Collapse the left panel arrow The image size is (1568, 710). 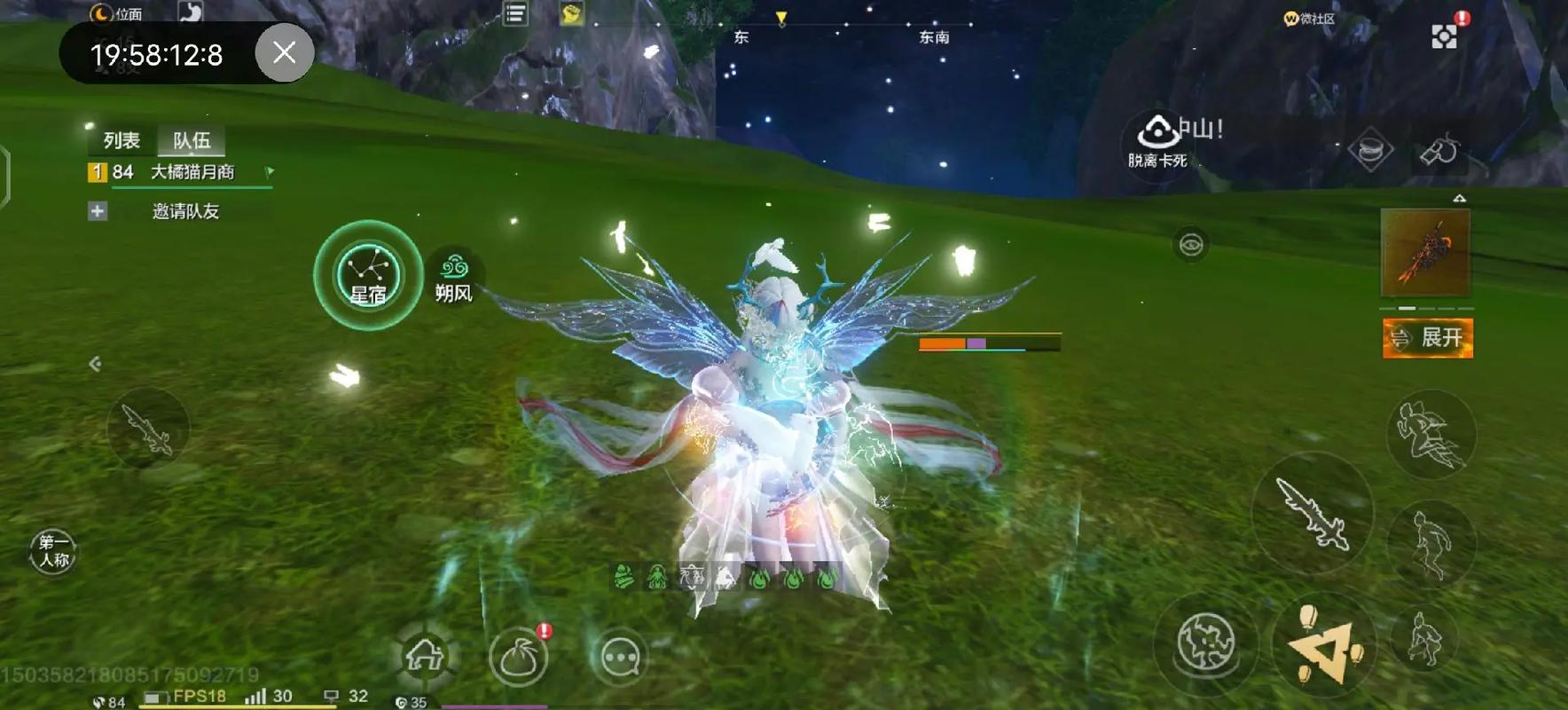point(95,364)
